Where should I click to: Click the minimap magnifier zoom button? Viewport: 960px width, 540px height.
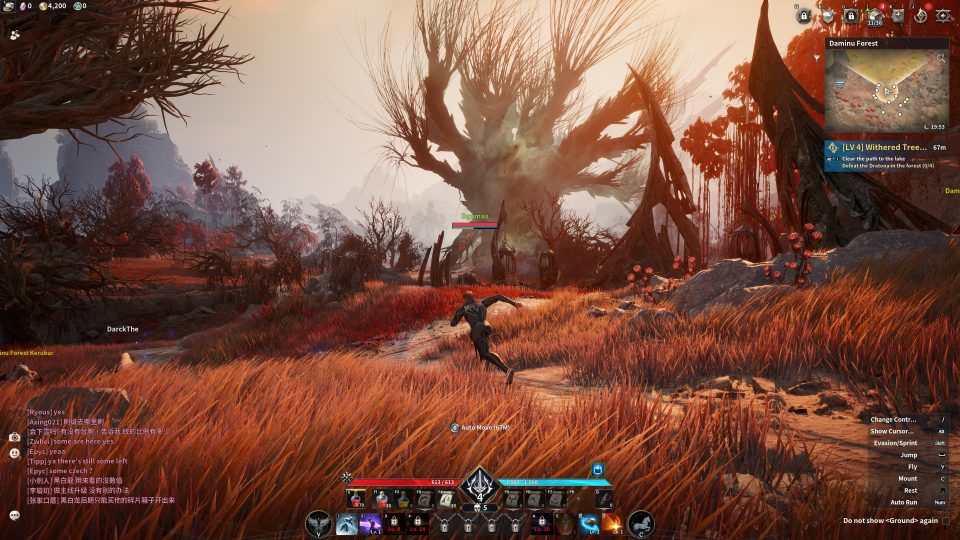coord(941,59)
